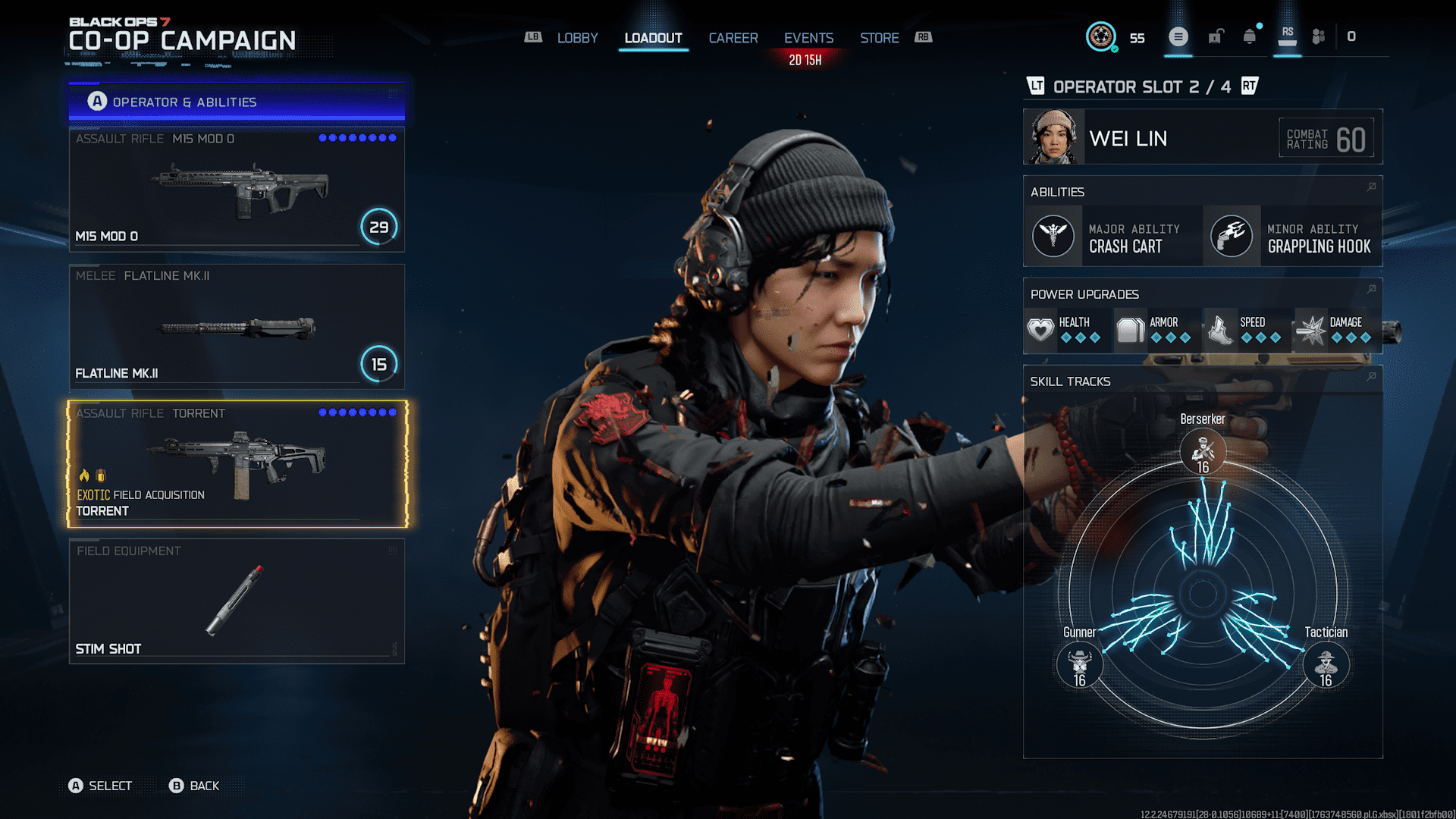Screen dimensions: 1456x819
Task: Select the M15 Mod 0 assault rifle slot
Action: pyautogui.click(x=237, y=190)
